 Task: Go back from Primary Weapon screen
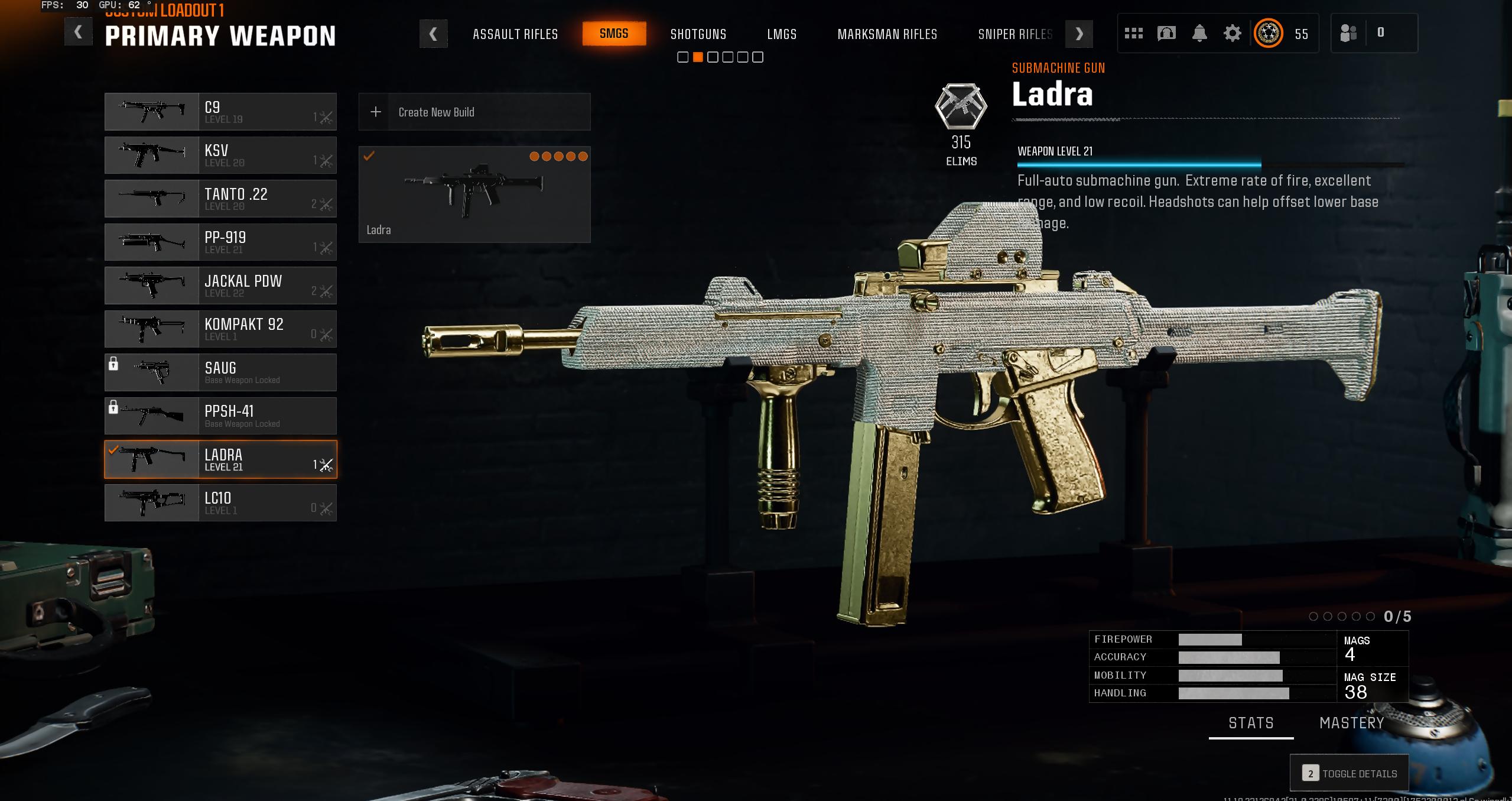(78, 33)
